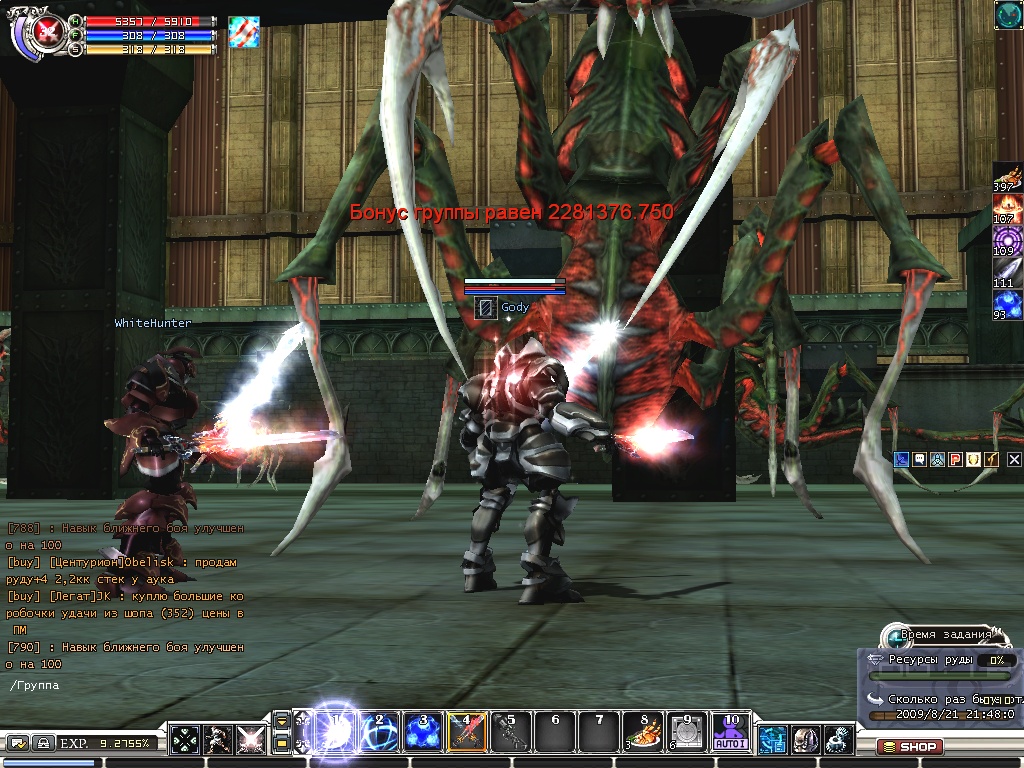Image resolution: width=1024 pixels, height=768 pixels.
Task: Open the blue panel icon right of the hotbar
Action: [773, 740]
